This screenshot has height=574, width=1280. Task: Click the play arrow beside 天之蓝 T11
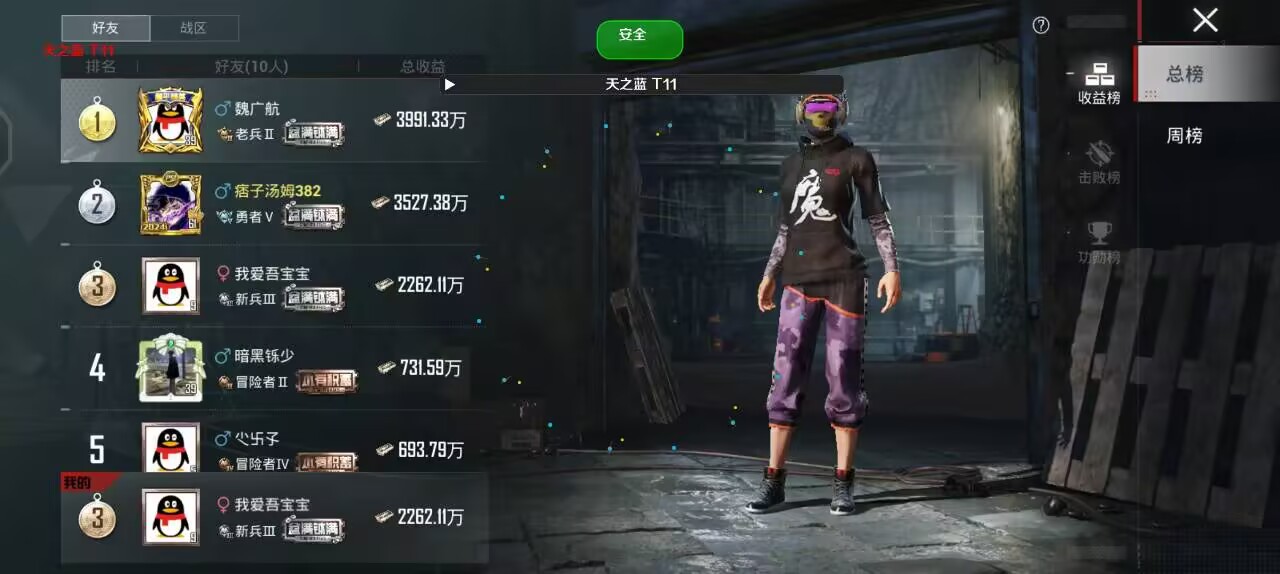450,85
